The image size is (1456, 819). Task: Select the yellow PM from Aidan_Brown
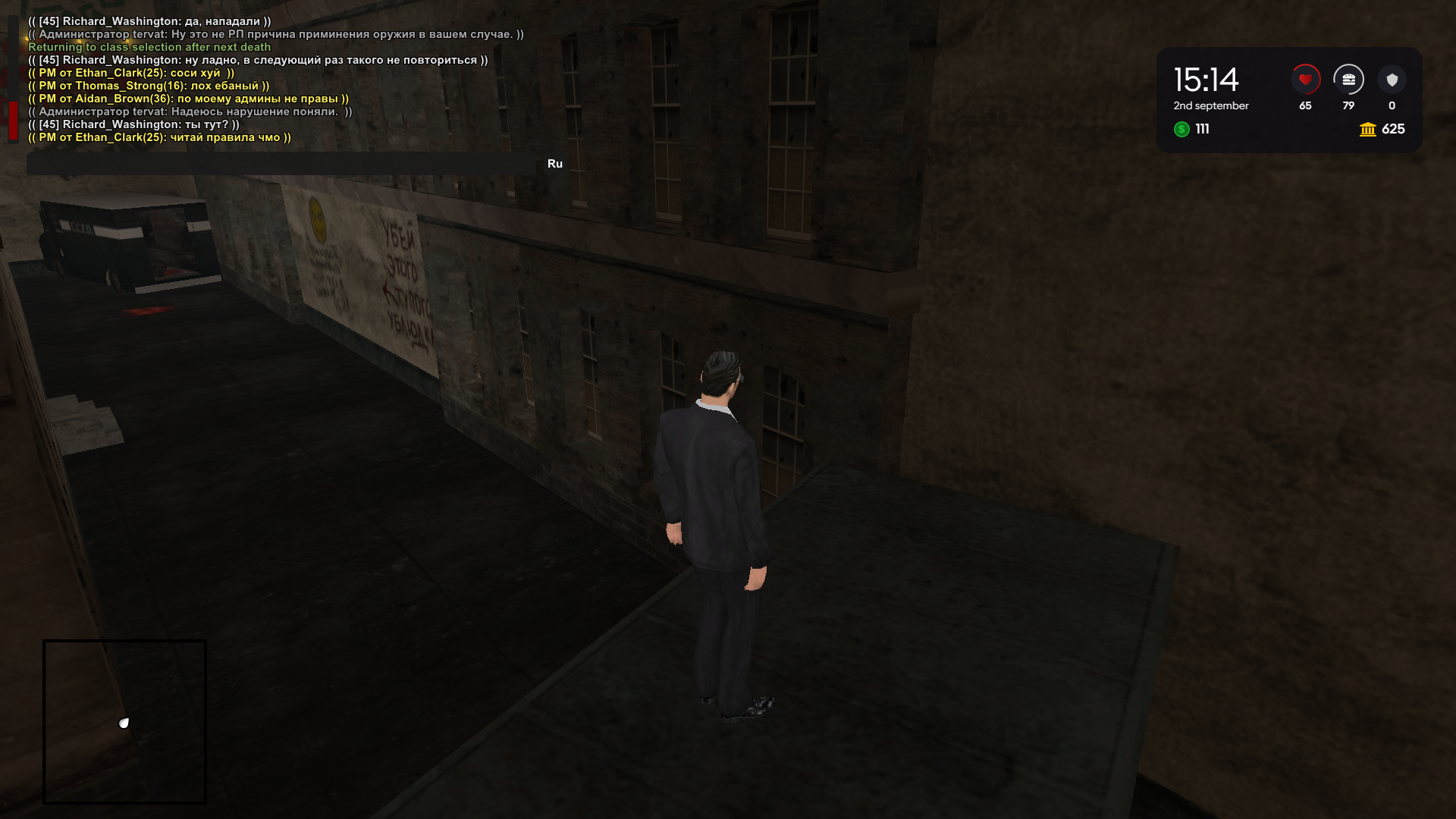coord(187,99)
